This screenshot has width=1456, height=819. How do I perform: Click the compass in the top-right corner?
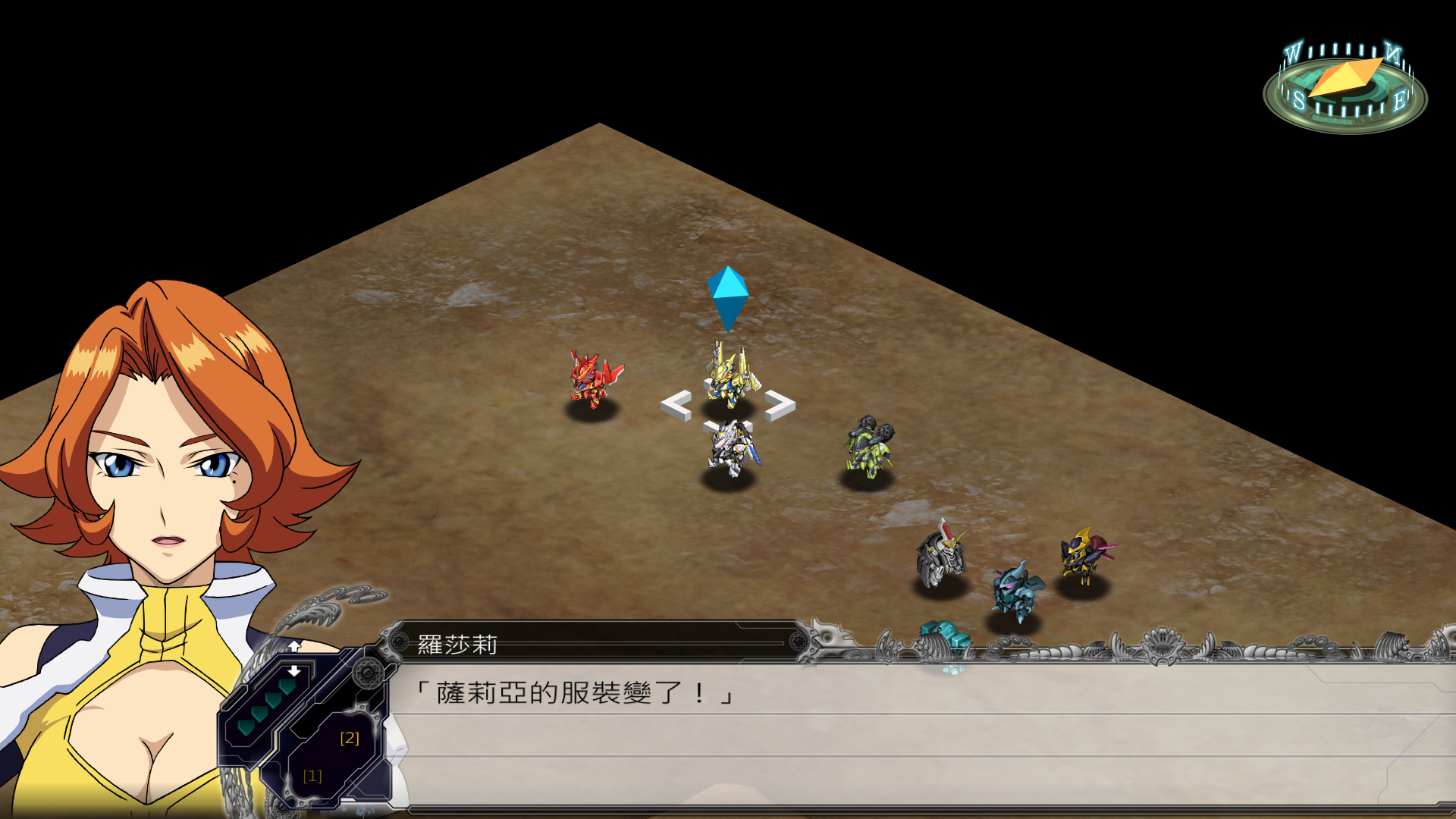1345,87
